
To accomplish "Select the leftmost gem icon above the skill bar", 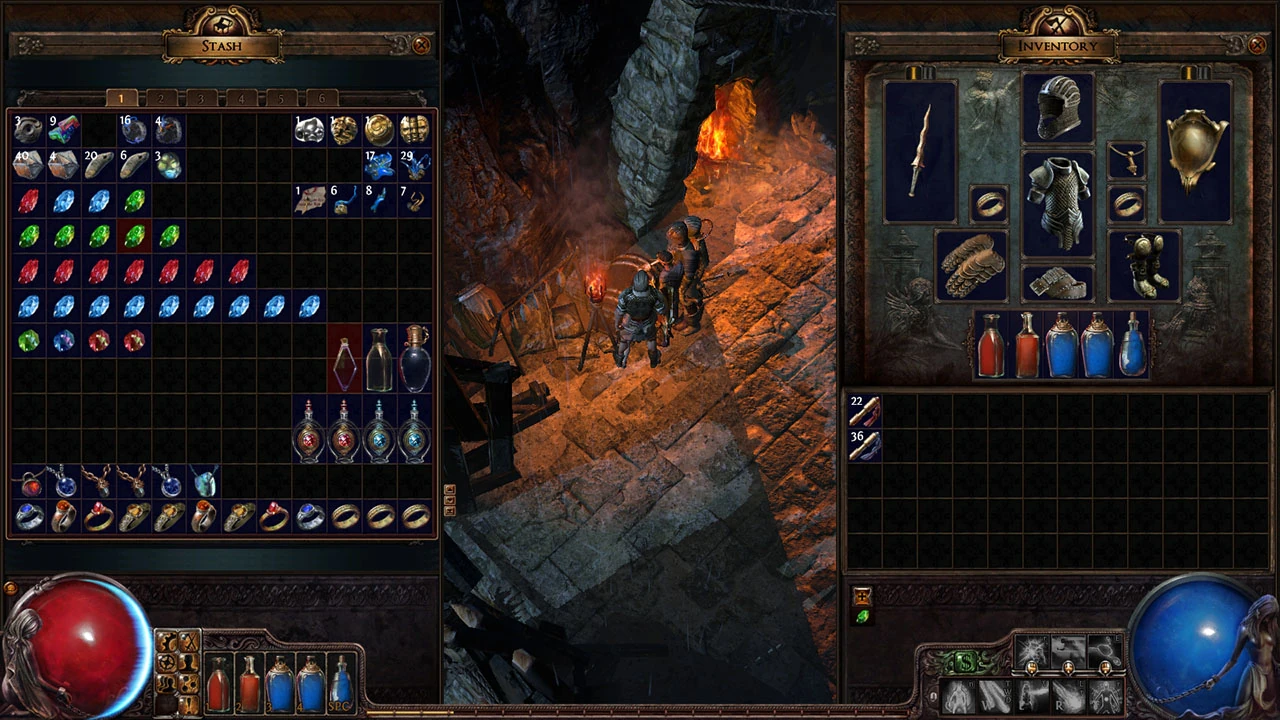I will tap(1032, 651).
